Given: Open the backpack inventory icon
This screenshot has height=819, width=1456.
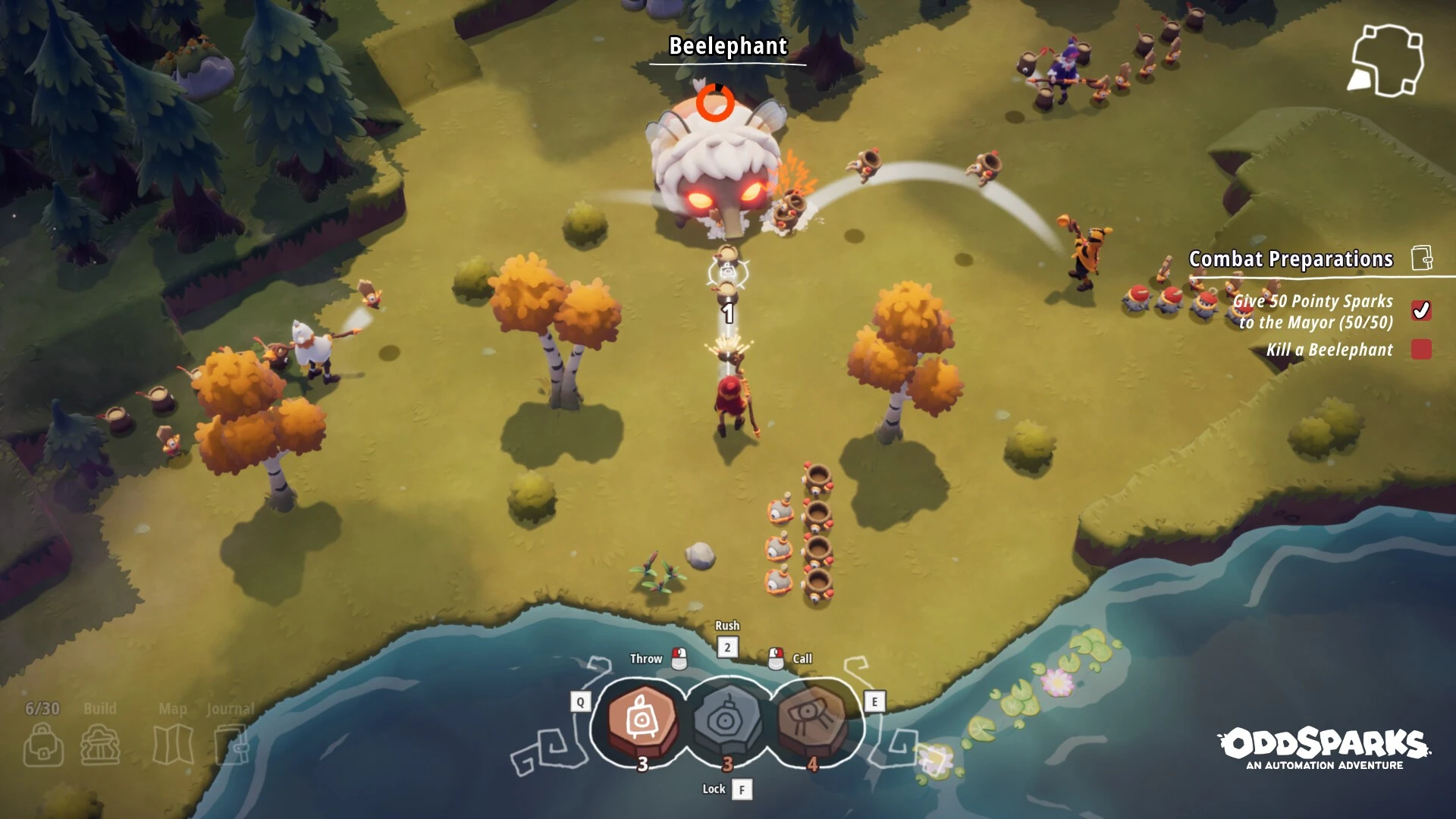Looking at the screenshot, I should pos(43,745).
